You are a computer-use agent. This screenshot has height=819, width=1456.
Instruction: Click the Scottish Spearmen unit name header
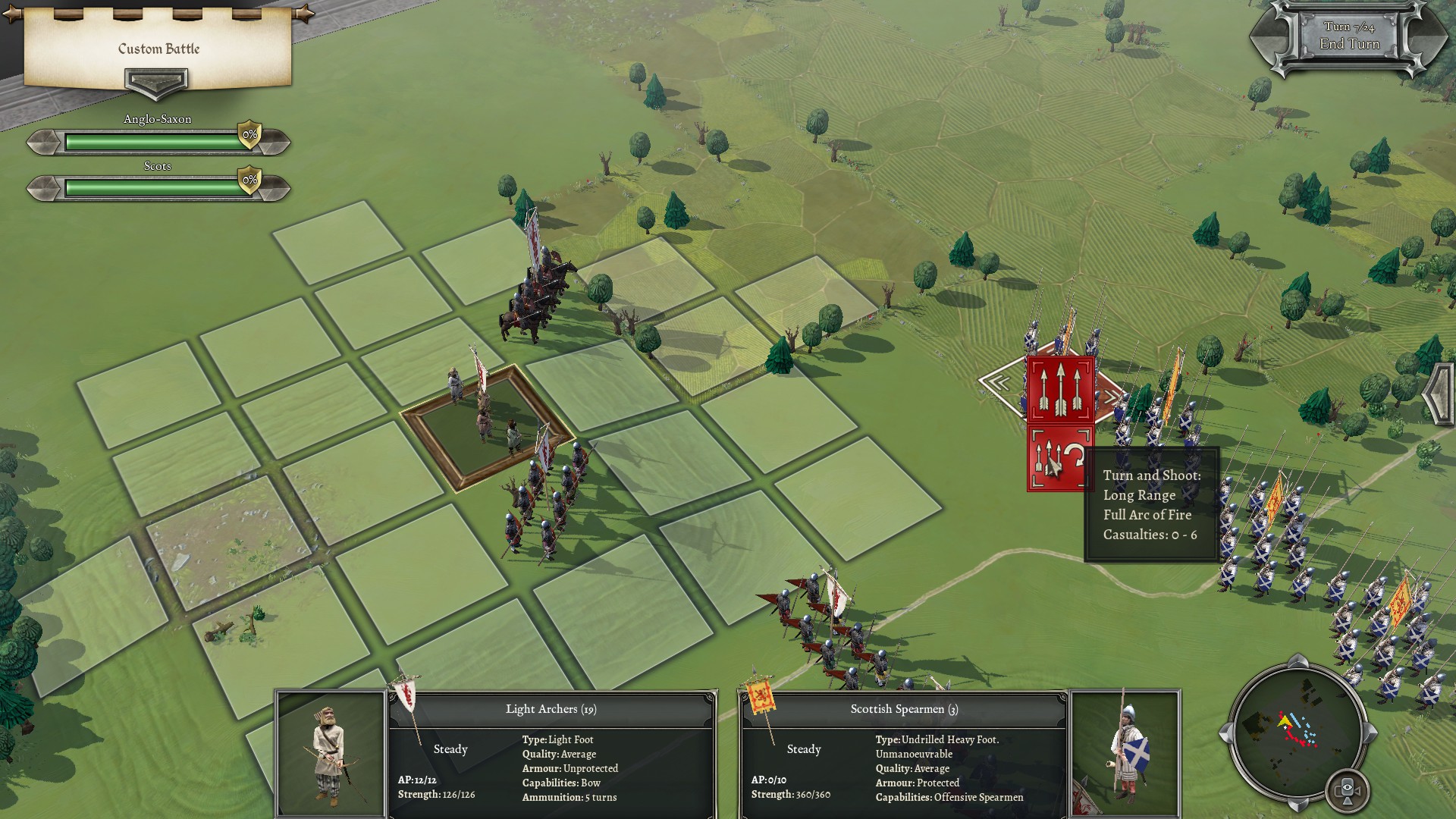[x=904, y=709]
